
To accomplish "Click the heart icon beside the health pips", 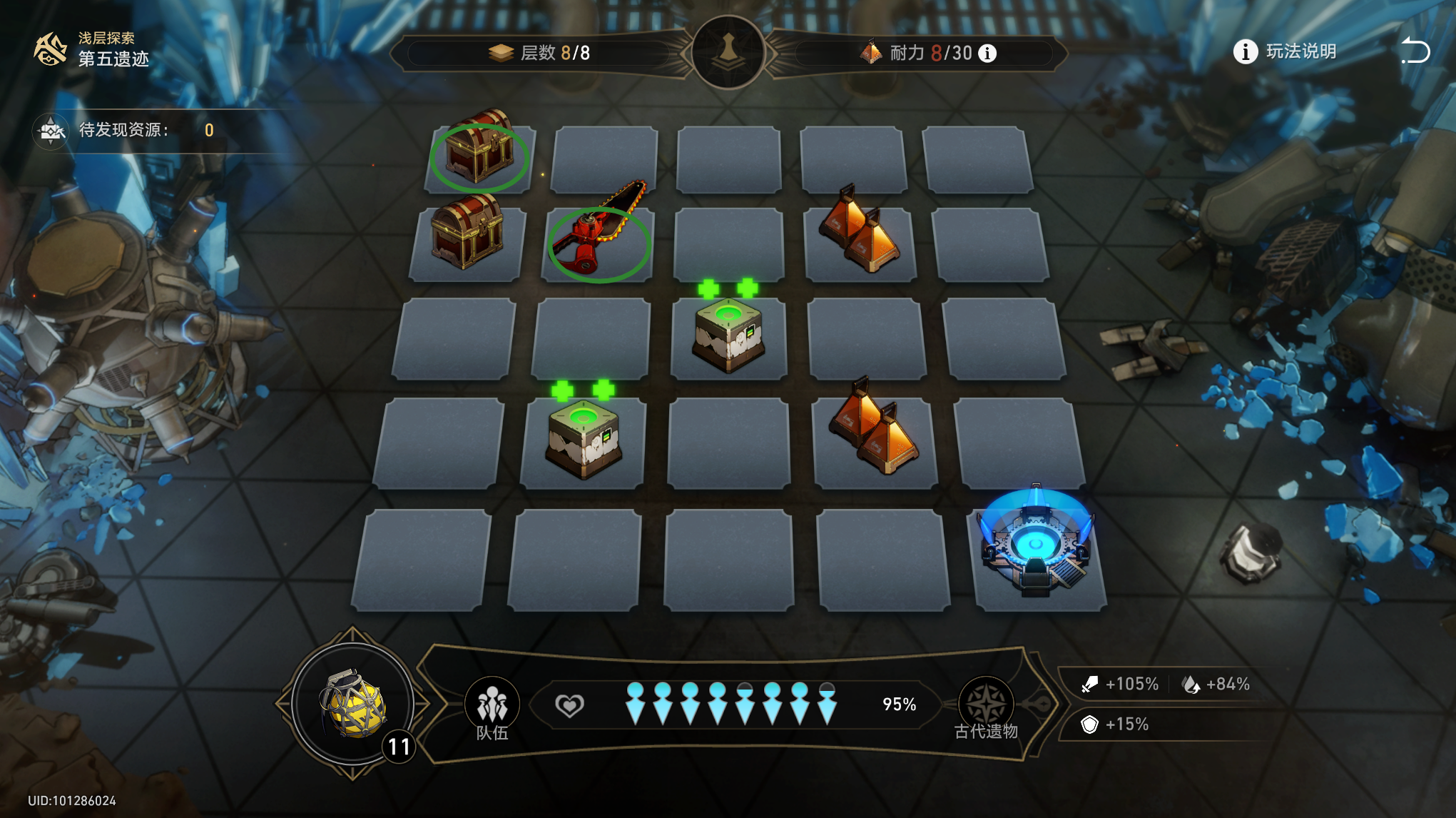I will point(569,705).
